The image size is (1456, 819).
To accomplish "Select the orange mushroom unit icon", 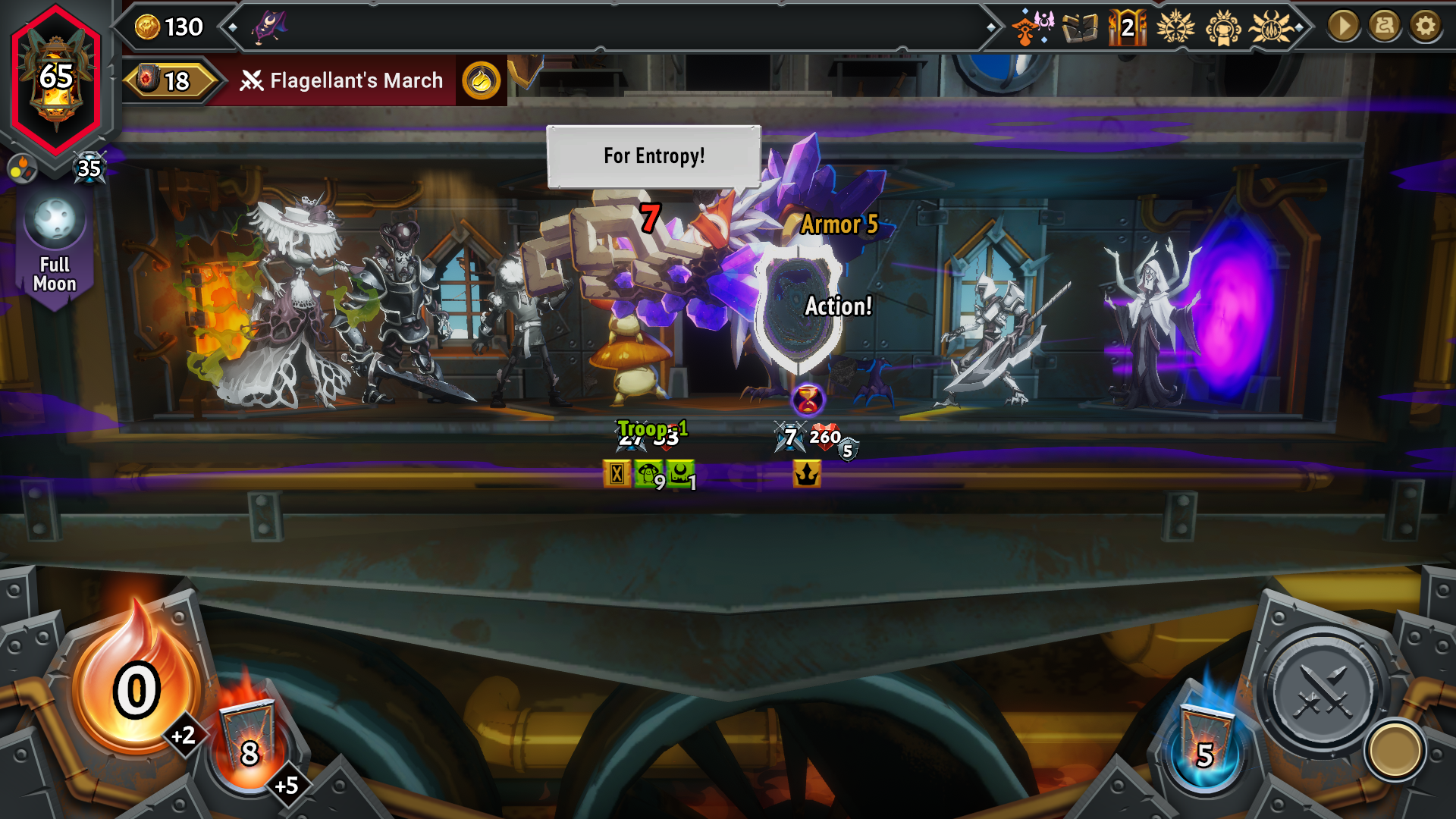I will click(1025, 27).
